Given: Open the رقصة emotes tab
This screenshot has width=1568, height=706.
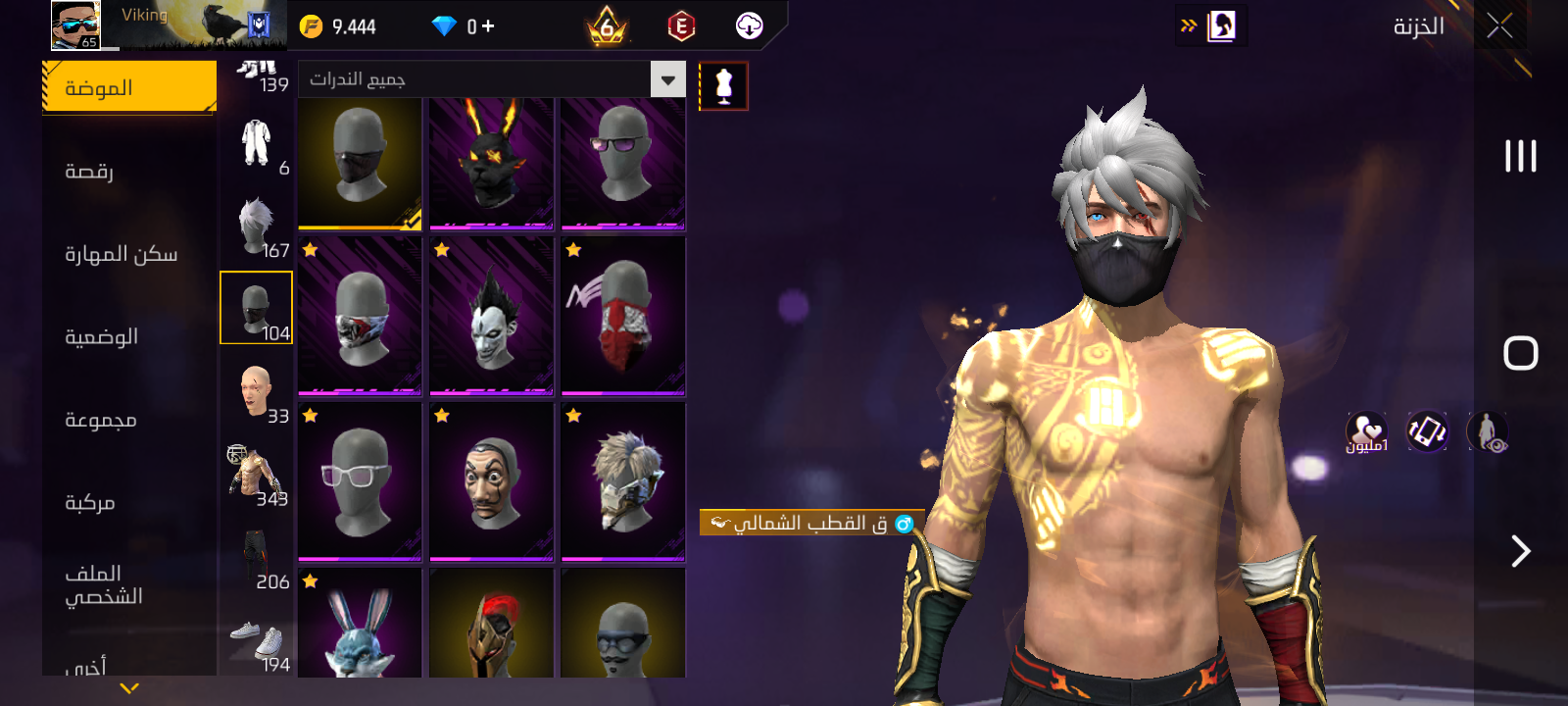Looking at the screenshot, I should (x=89, y=172).
